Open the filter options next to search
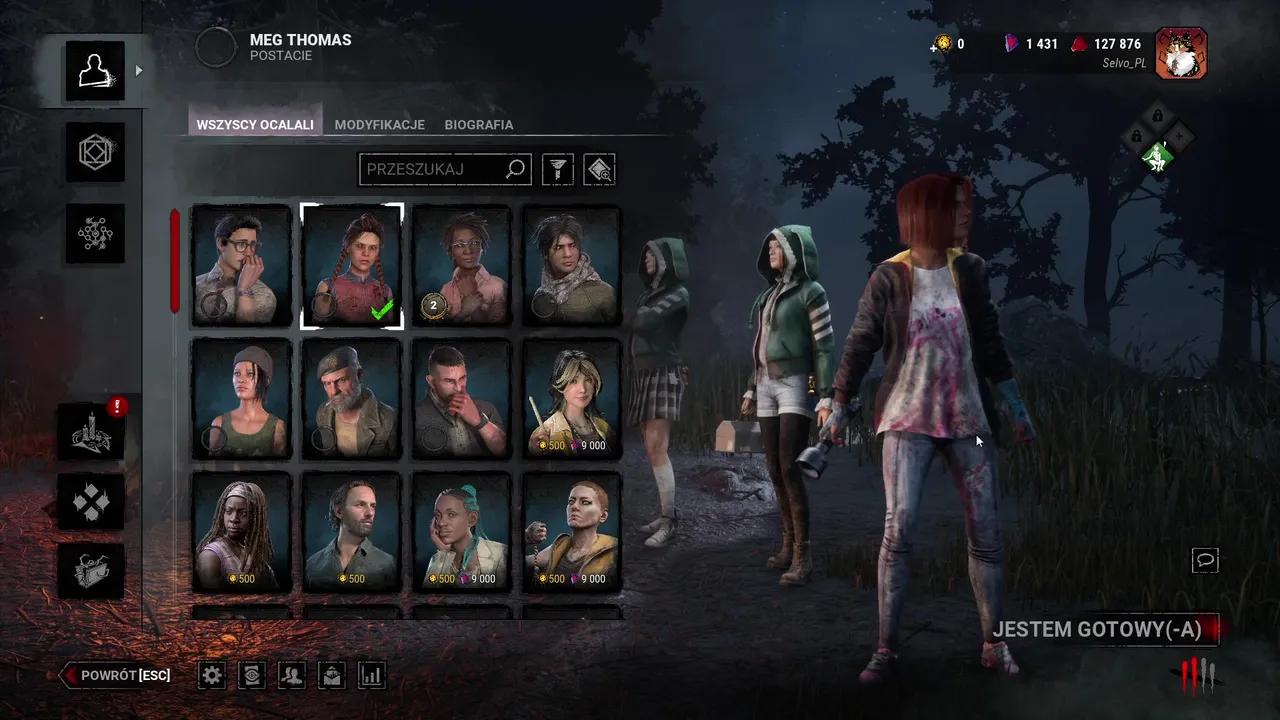This screenshot has height=720, width=1280. point(557,169)
